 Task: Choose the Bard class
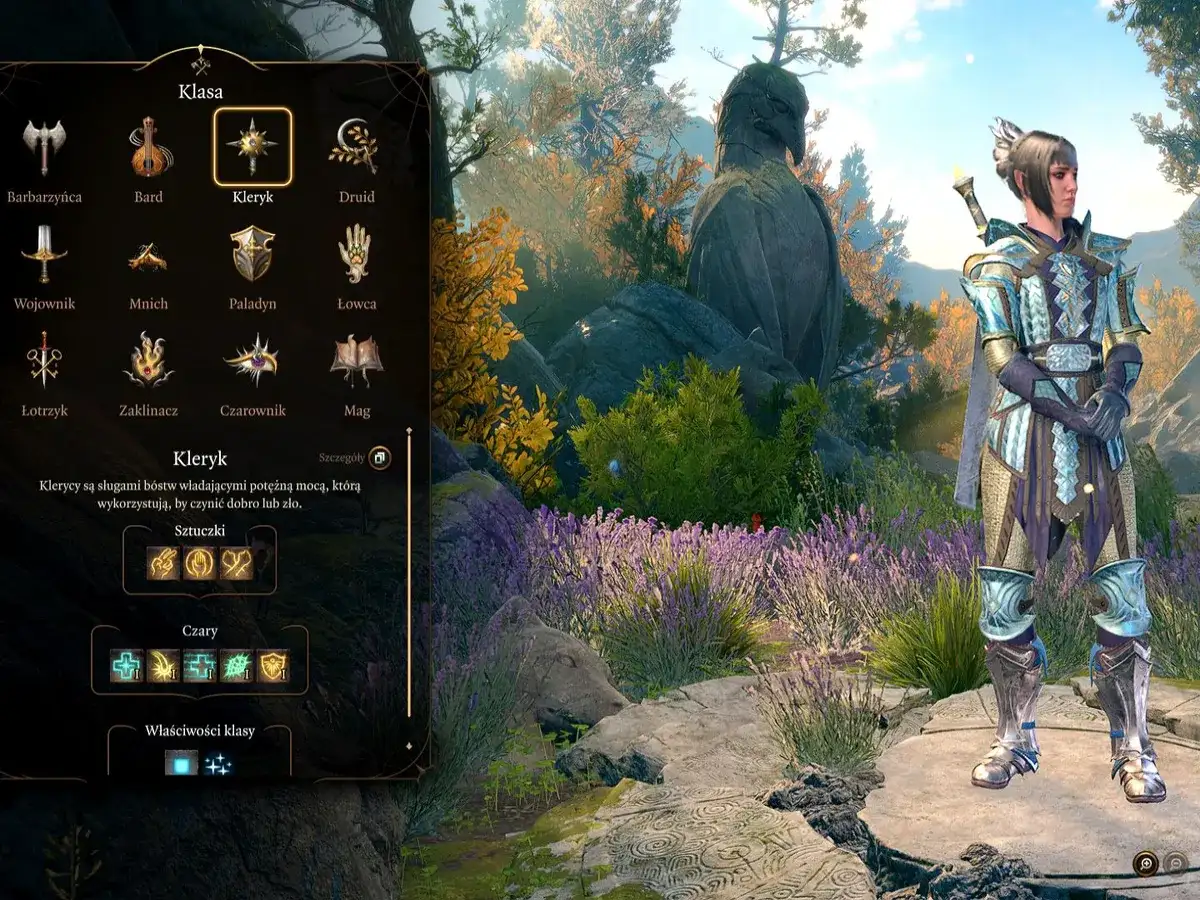click(149, 147)
